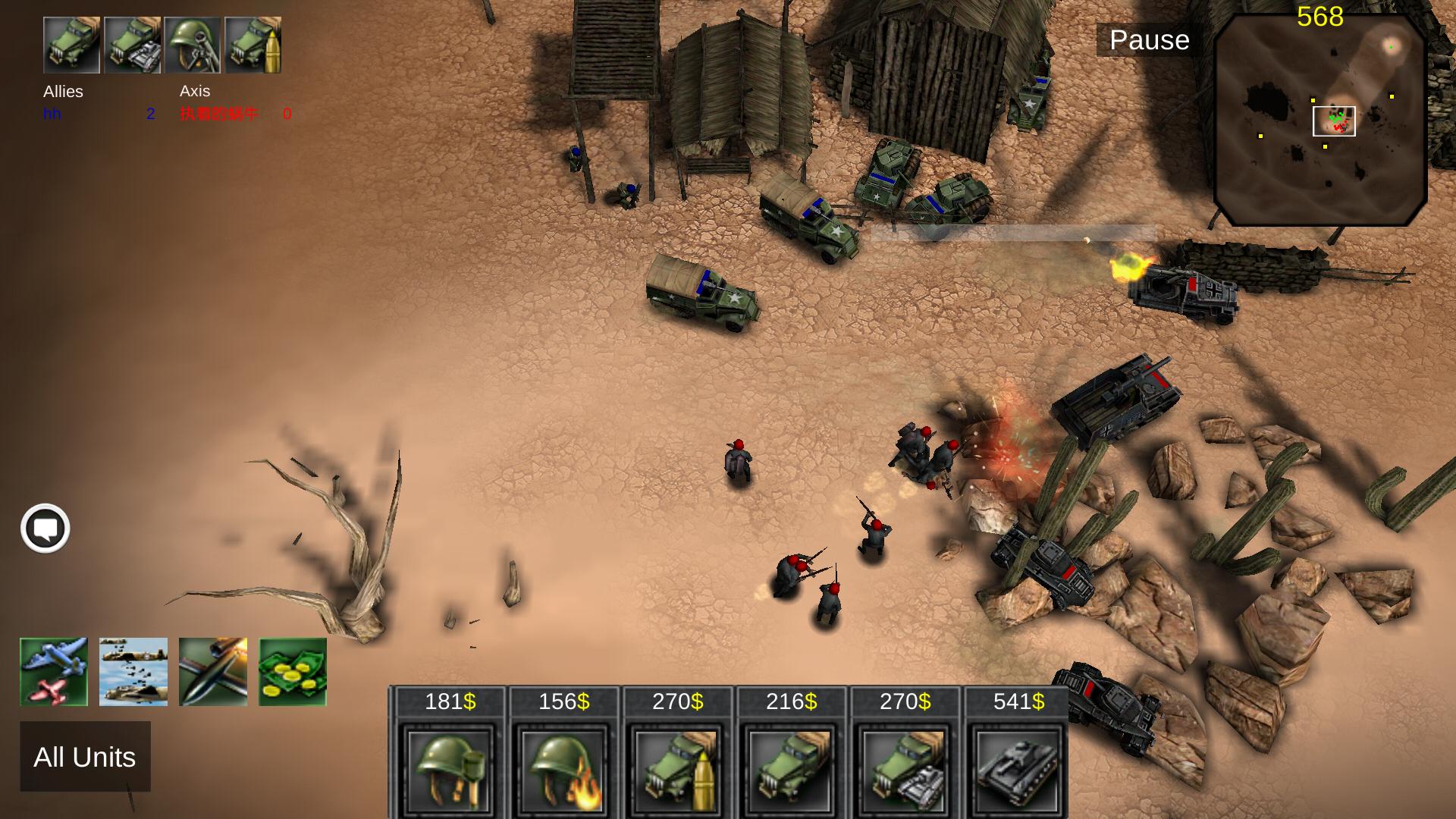Click the Axis faction label

pyautogui.click(x=195, y=92)
